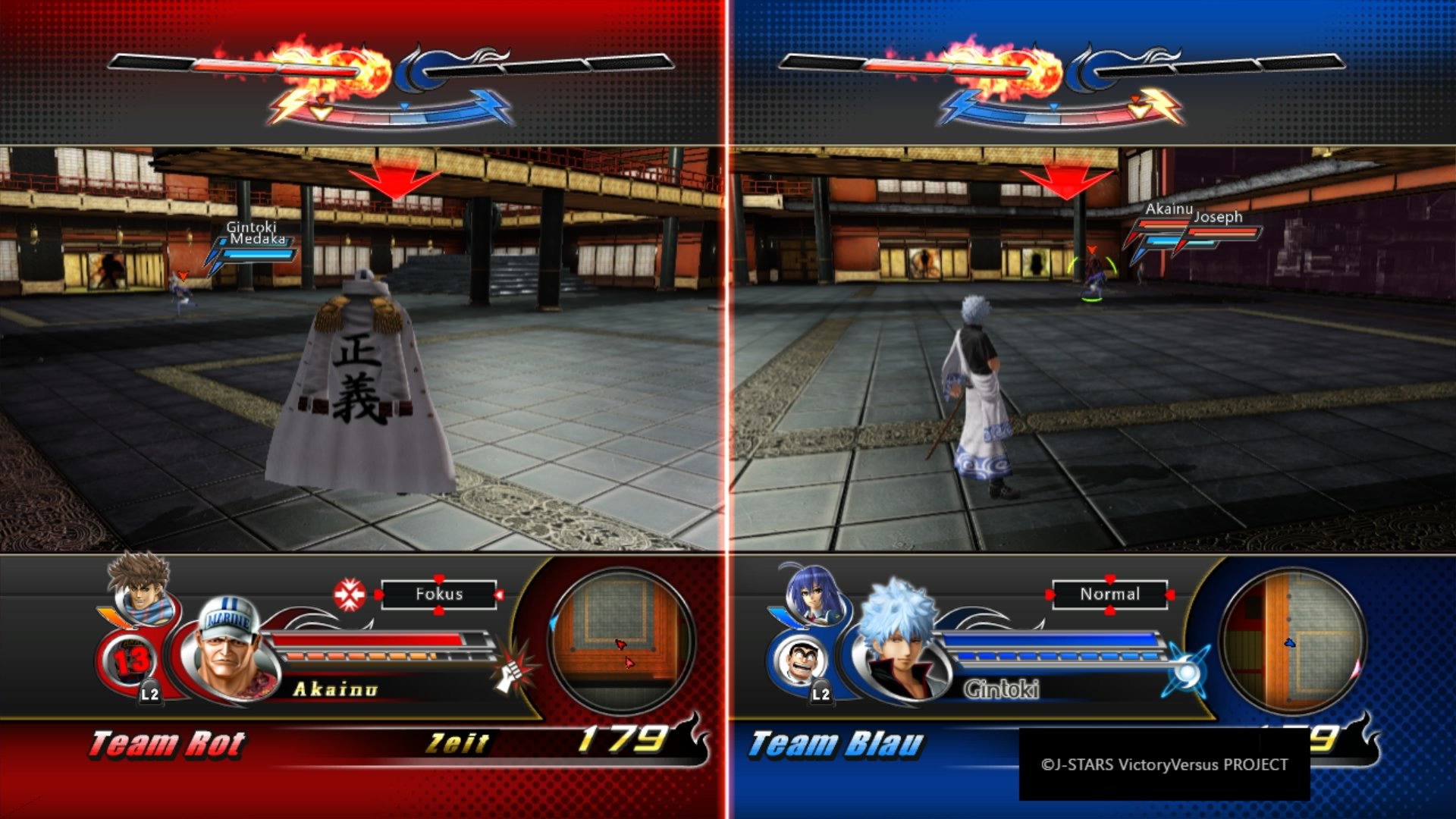This screenshot has width=1456, height=819.
Task: Cycle next style with right arrow beside Normal
Action: pos(1170,594)
